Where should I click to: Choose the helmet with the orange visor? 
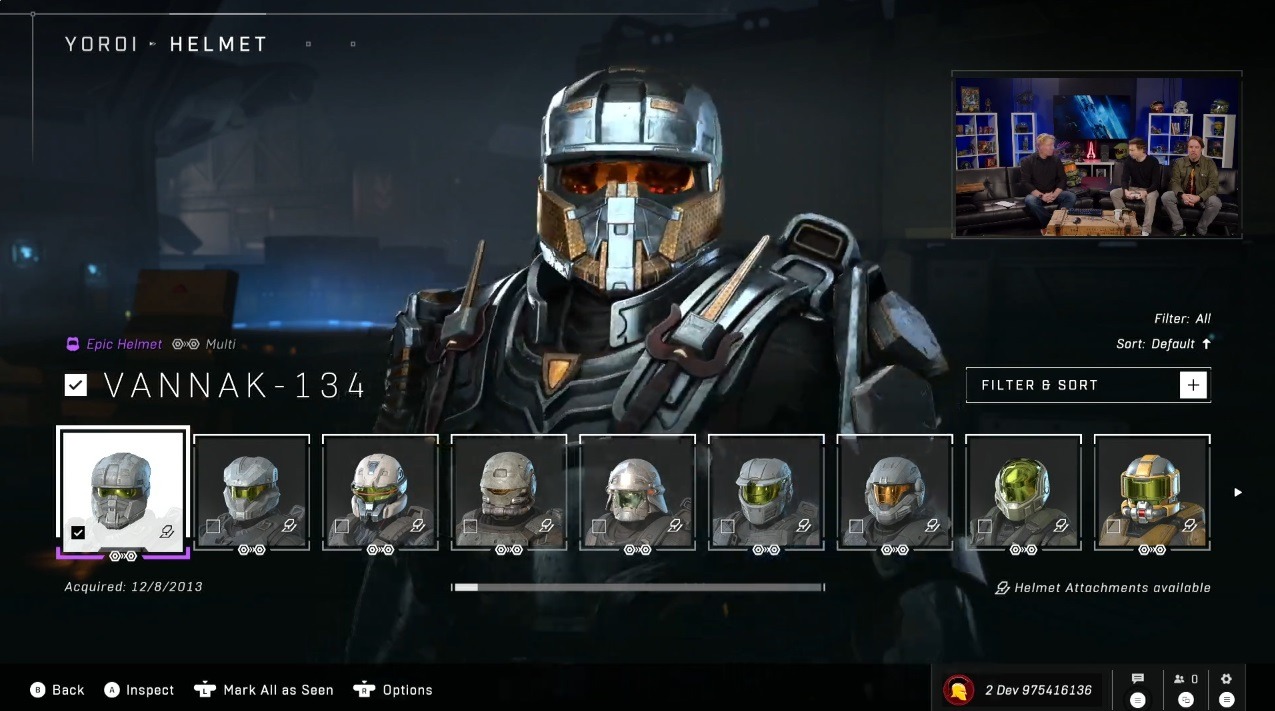[894, 491]
